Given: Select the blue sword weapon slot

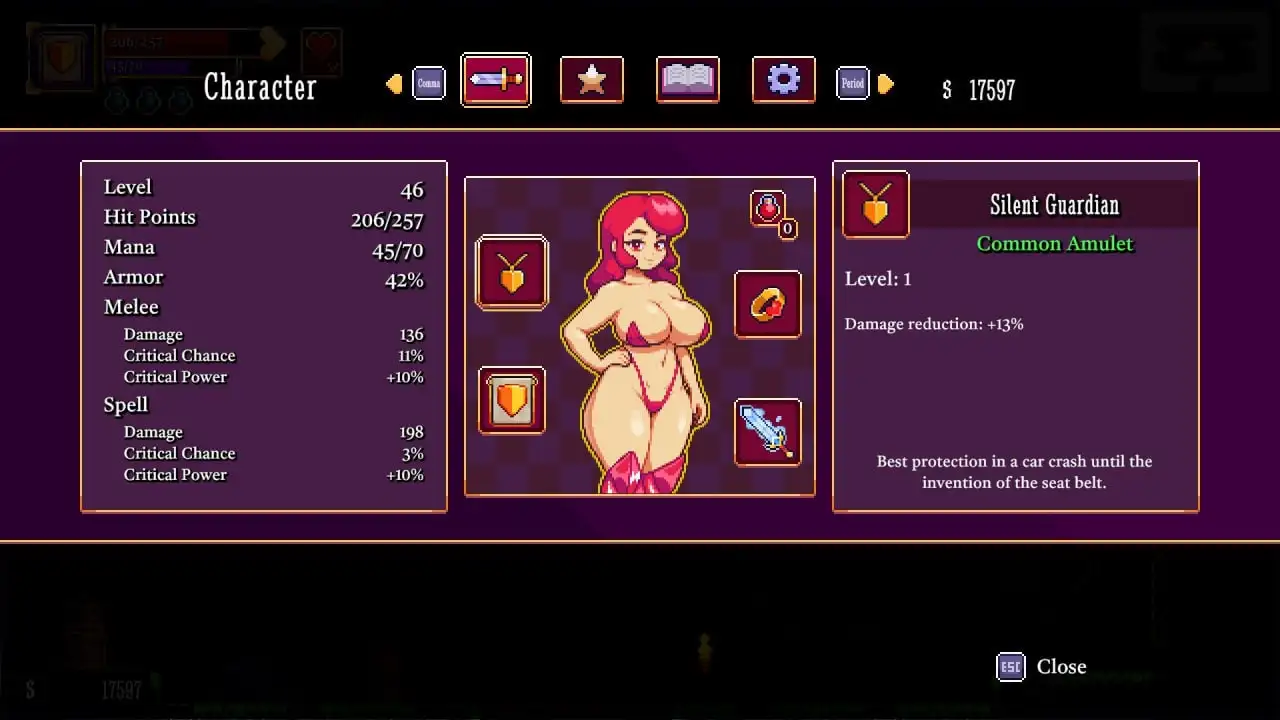Looking at the screenshot, I should click(768, 432).
